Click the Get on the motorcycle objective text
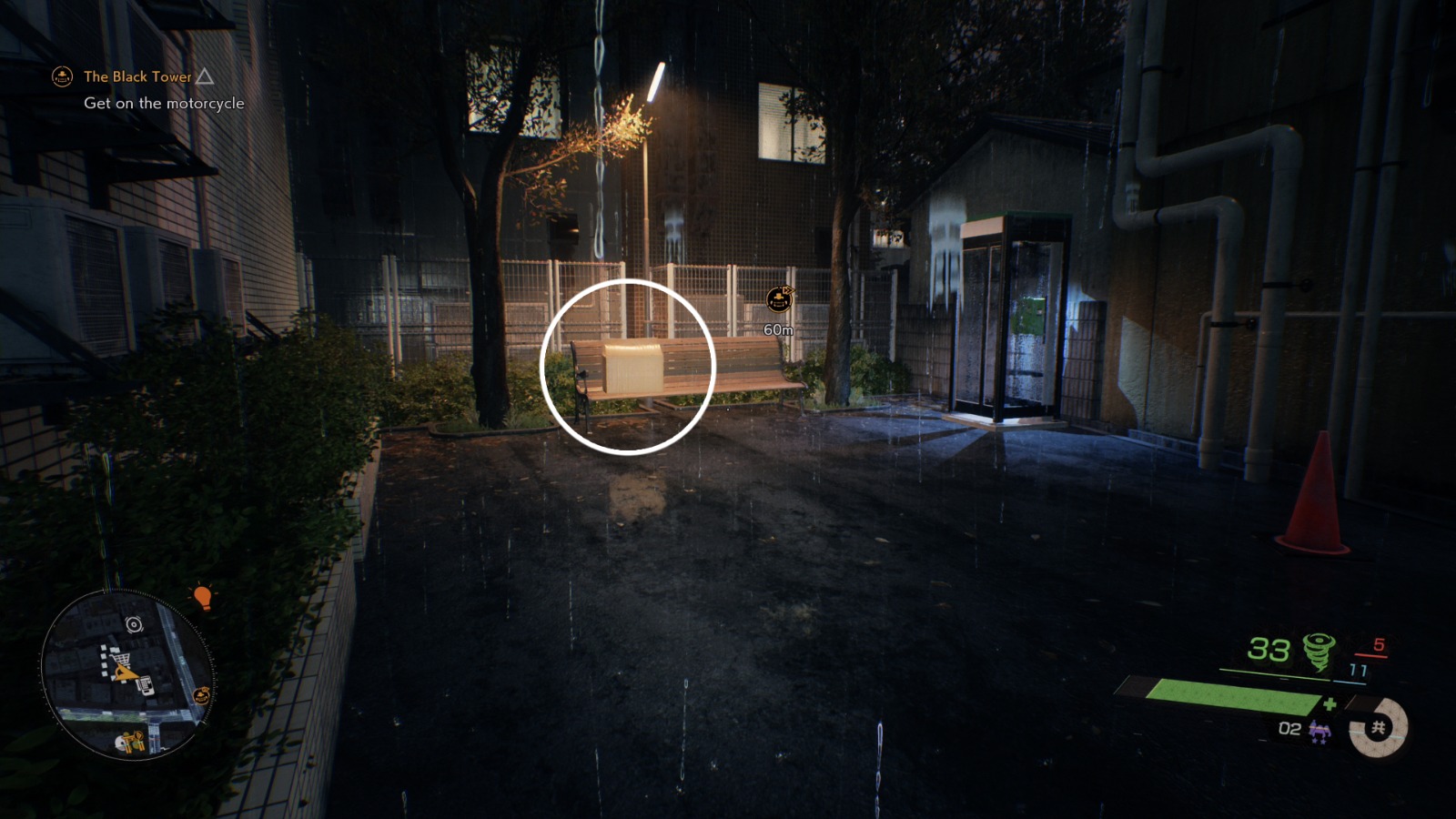 point(165,104)
